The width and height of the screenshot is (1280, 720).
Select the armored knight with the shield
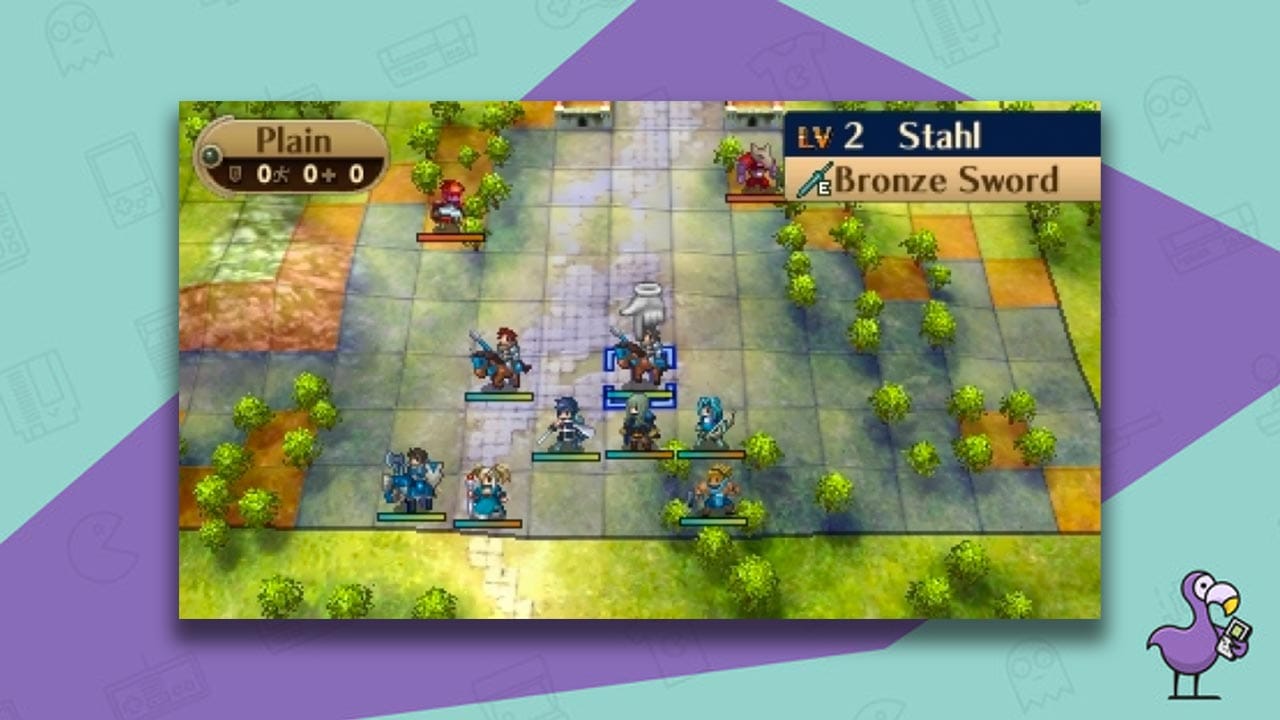(415, 478)
